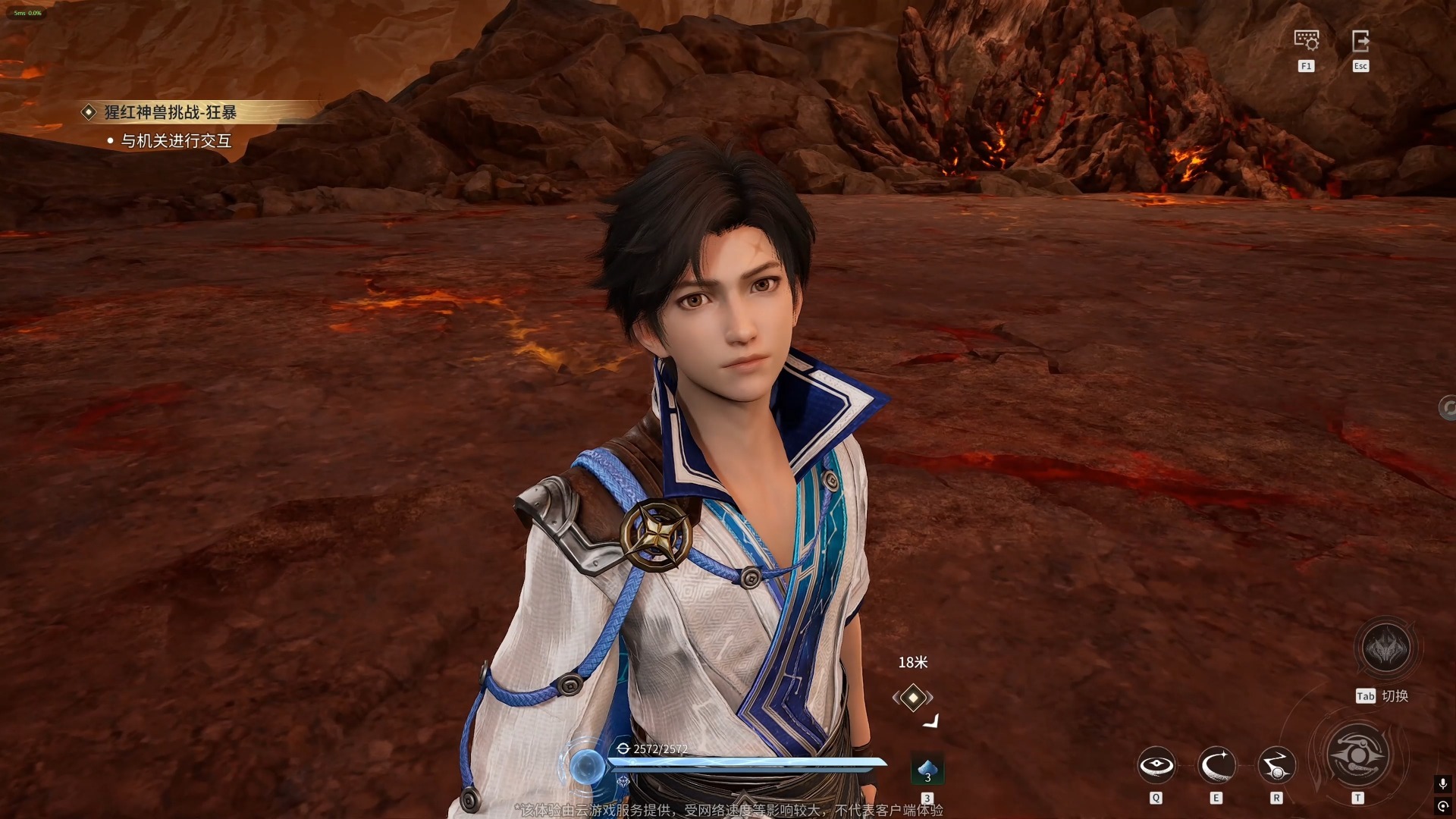Image resolution: width=1456 pixels, height=819 pixels.
Task: Trigger the zigzag orb skill
Action: [x=1276, y=765]
